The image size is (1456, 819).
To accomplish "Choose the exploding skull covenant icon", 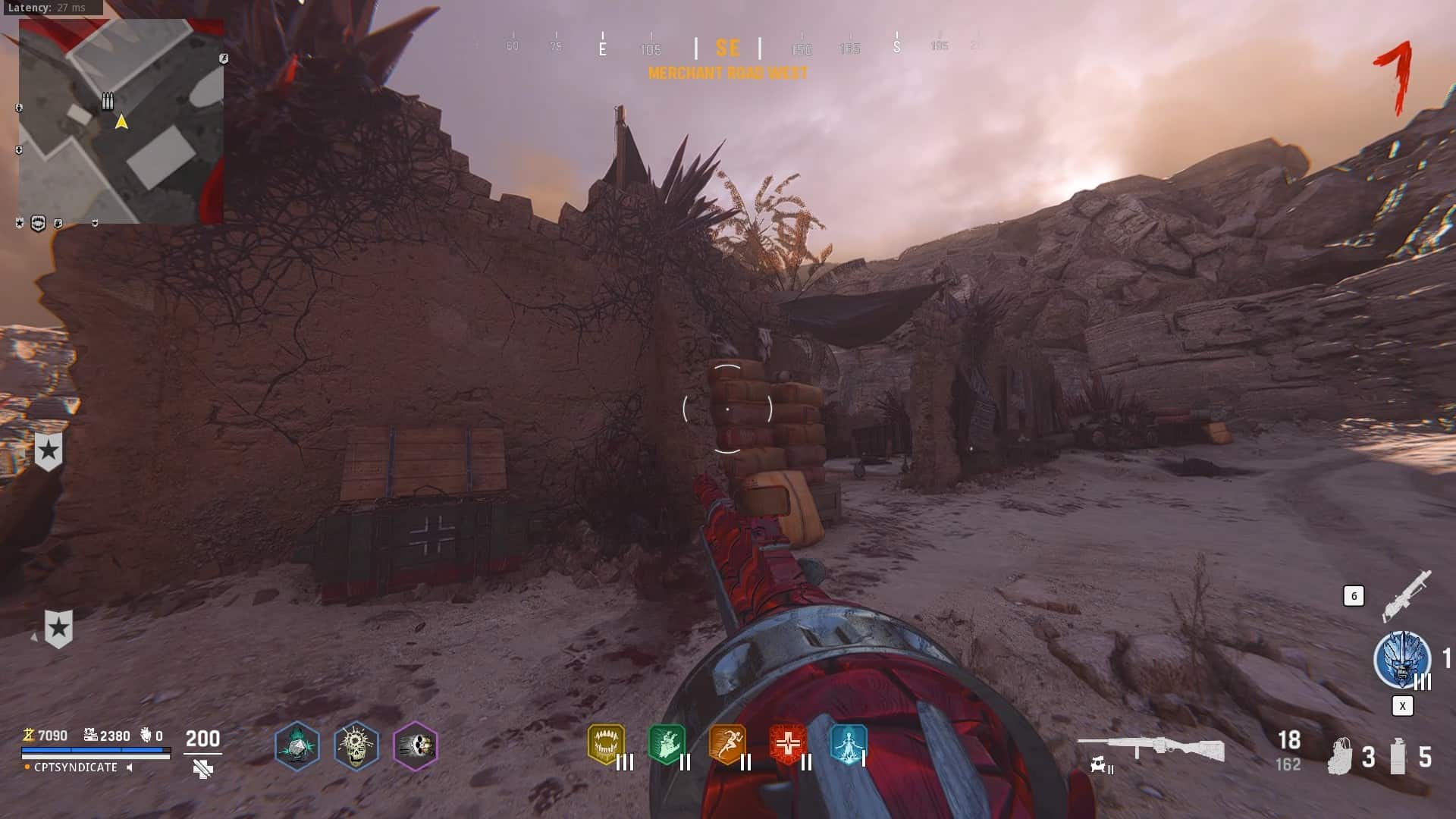I will 356,745.
